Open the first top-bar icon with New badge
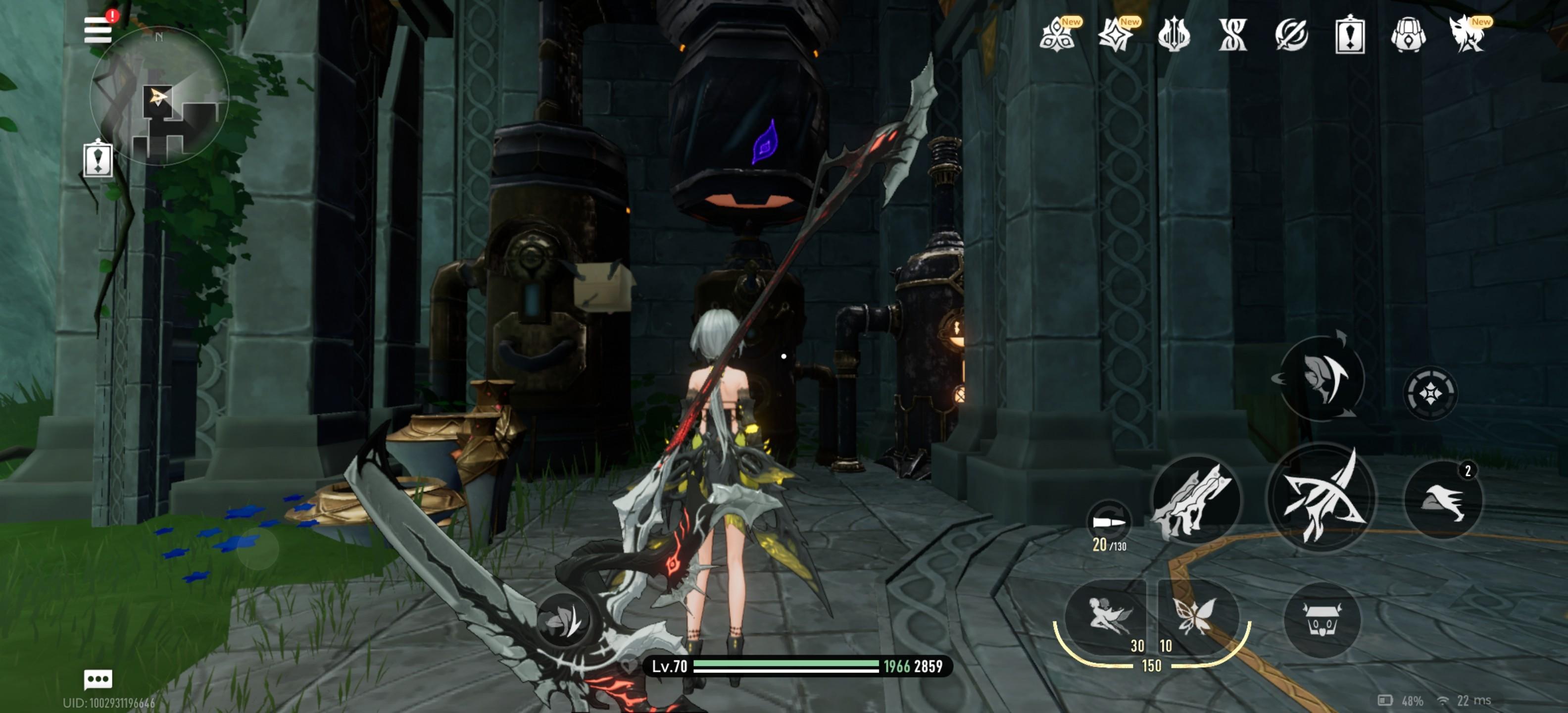The height and width of the screenshot is (713, 1568). point(1057,35)
